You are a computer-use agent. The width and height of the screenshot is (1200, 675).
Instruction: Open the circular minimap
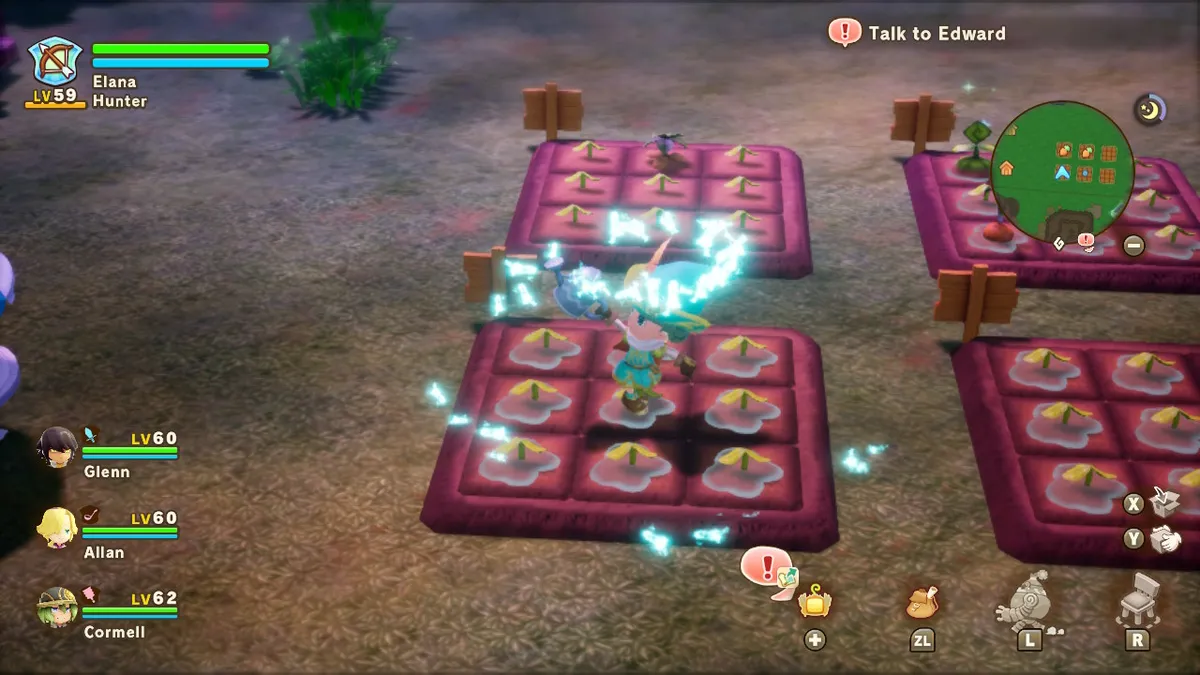(1062, 171)
